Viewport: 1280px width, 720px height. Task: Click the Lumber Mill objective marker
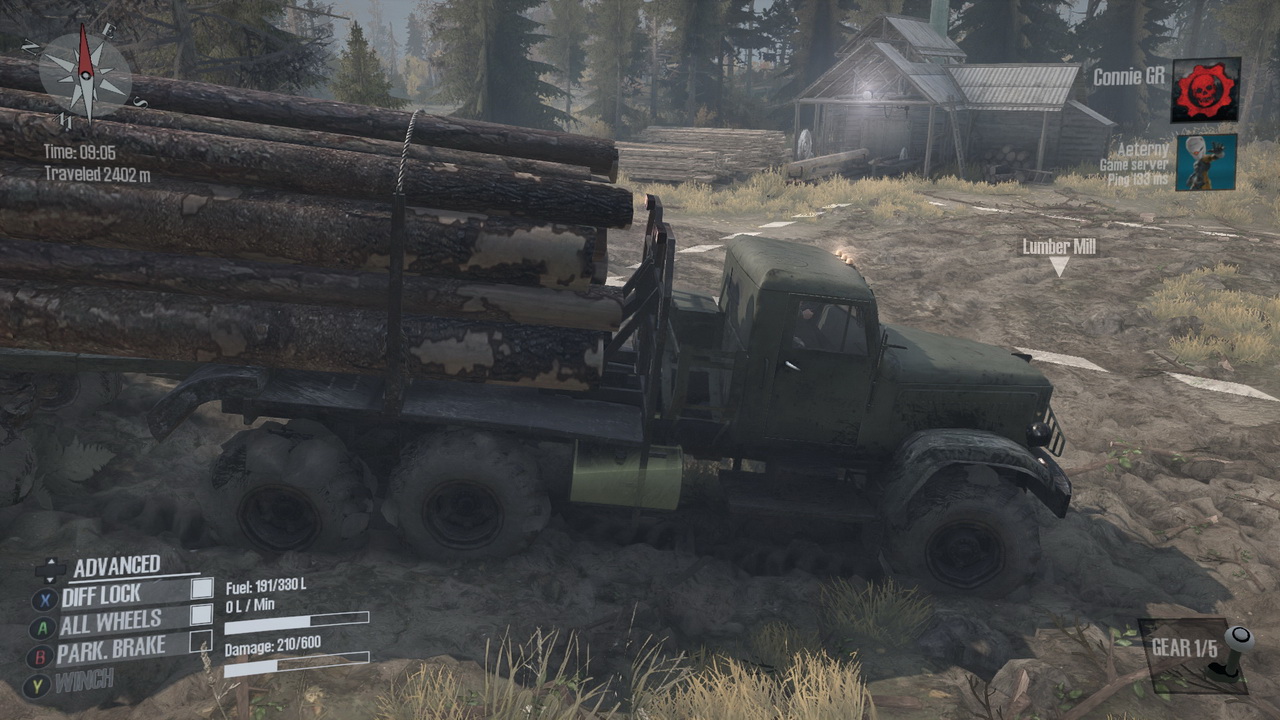pyautogui.click(x=1059, y=266)
